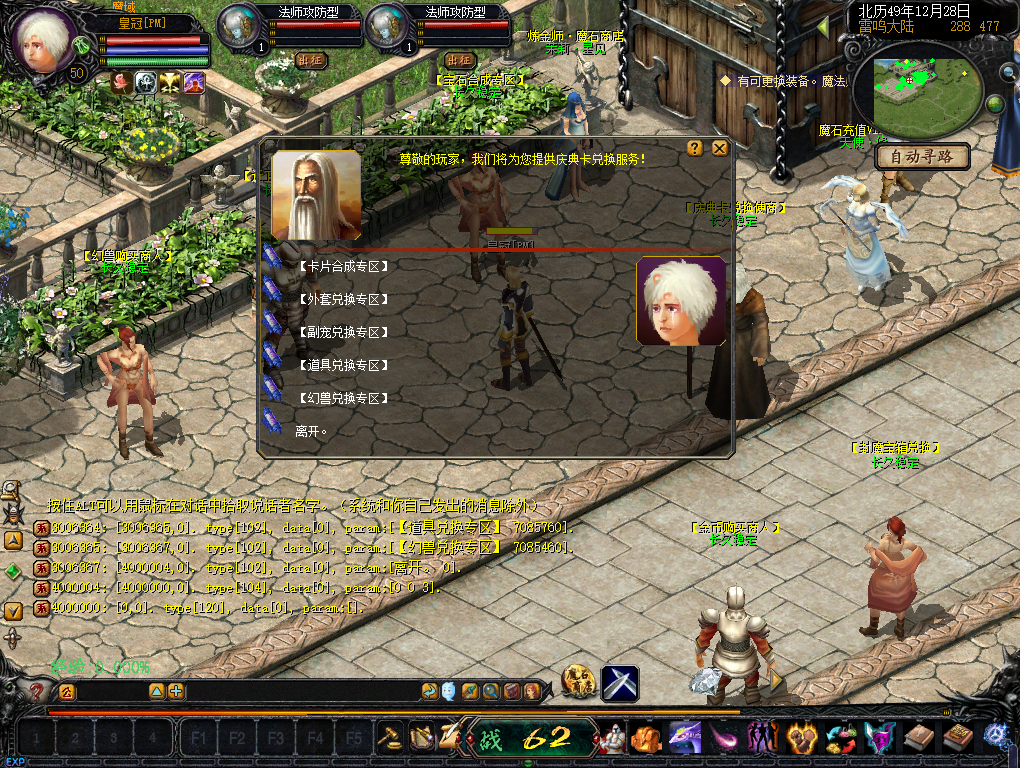Click the red question-mark help button near chat
The width and height of the screenshot is (1020, 768).
pyautogui.click(x=38, y=691)
